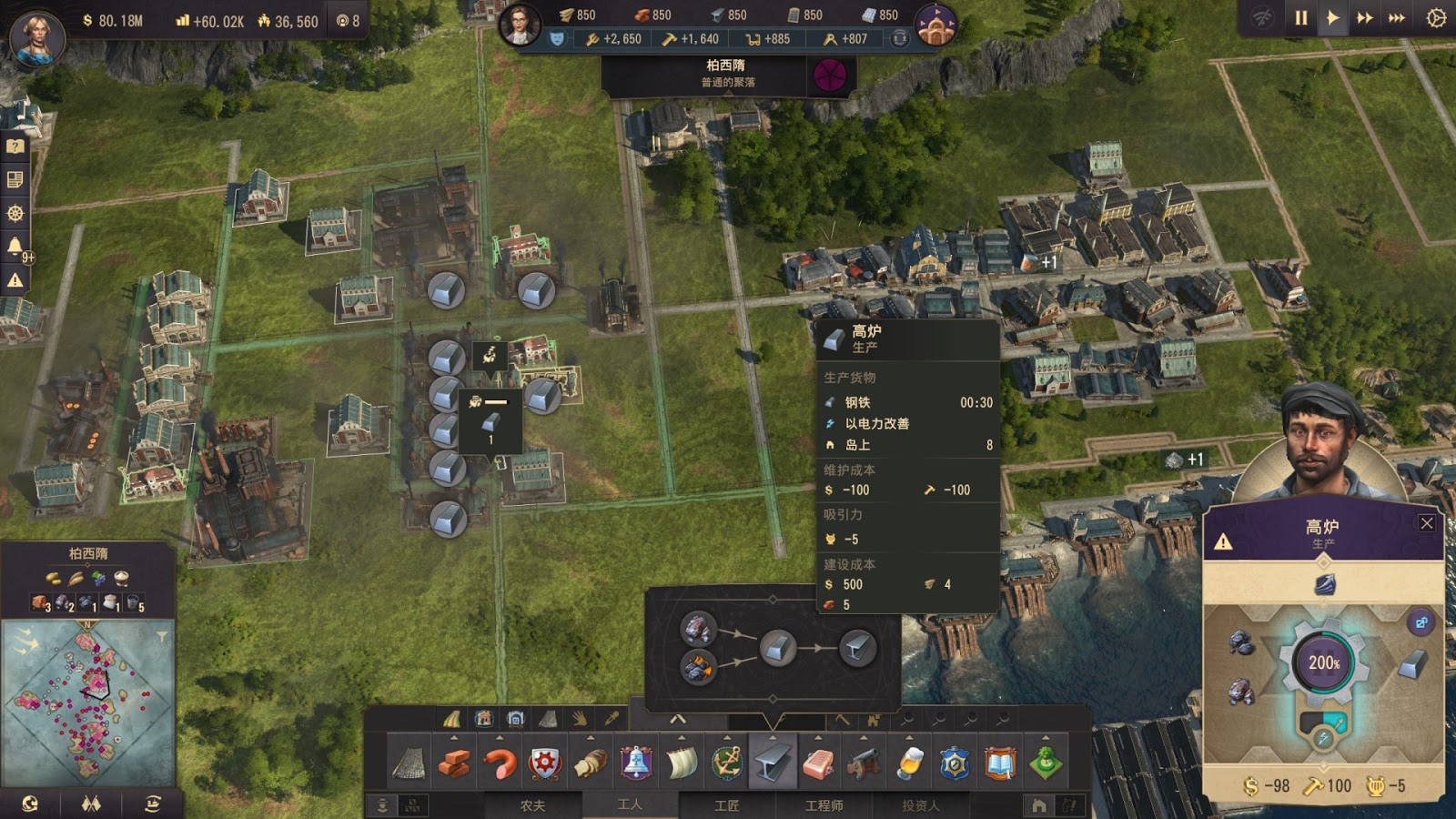Pause the game speed
Image resolution: width=1456 pixels, height=819 pixels.
click(x=1300, y=18)
